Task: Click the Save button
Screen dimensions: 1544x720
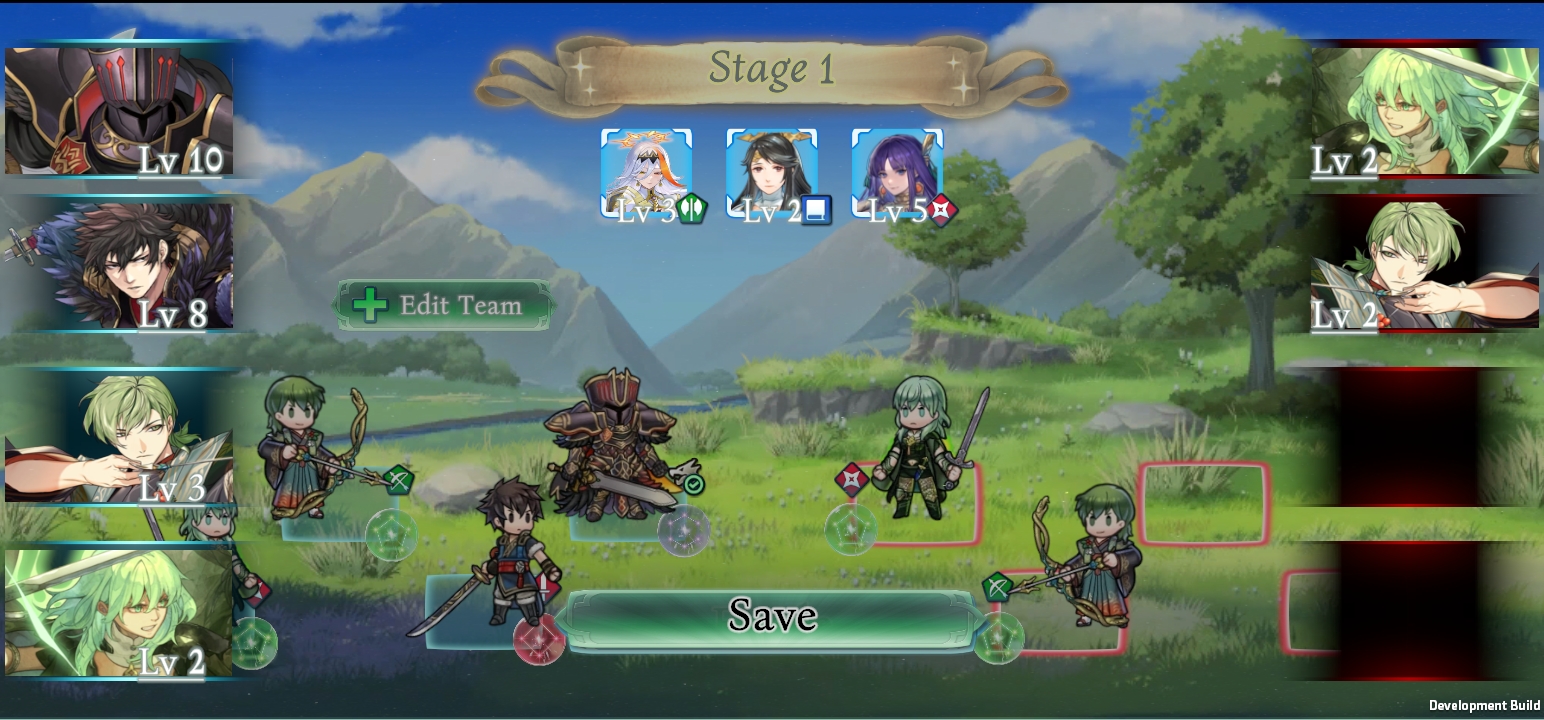Action: point(771,616)
